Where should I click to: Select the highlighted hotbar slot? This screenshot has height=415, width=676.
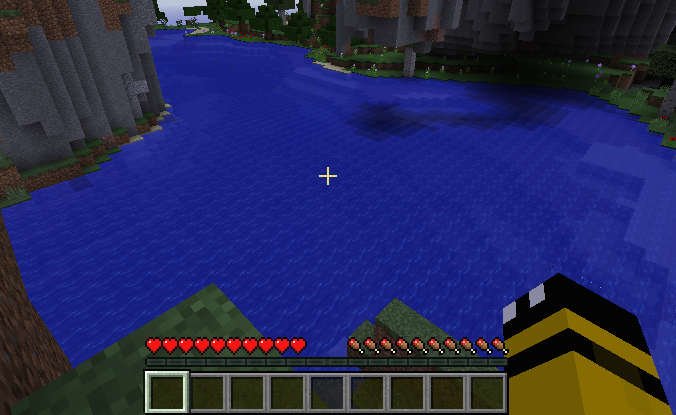[167, 392]
